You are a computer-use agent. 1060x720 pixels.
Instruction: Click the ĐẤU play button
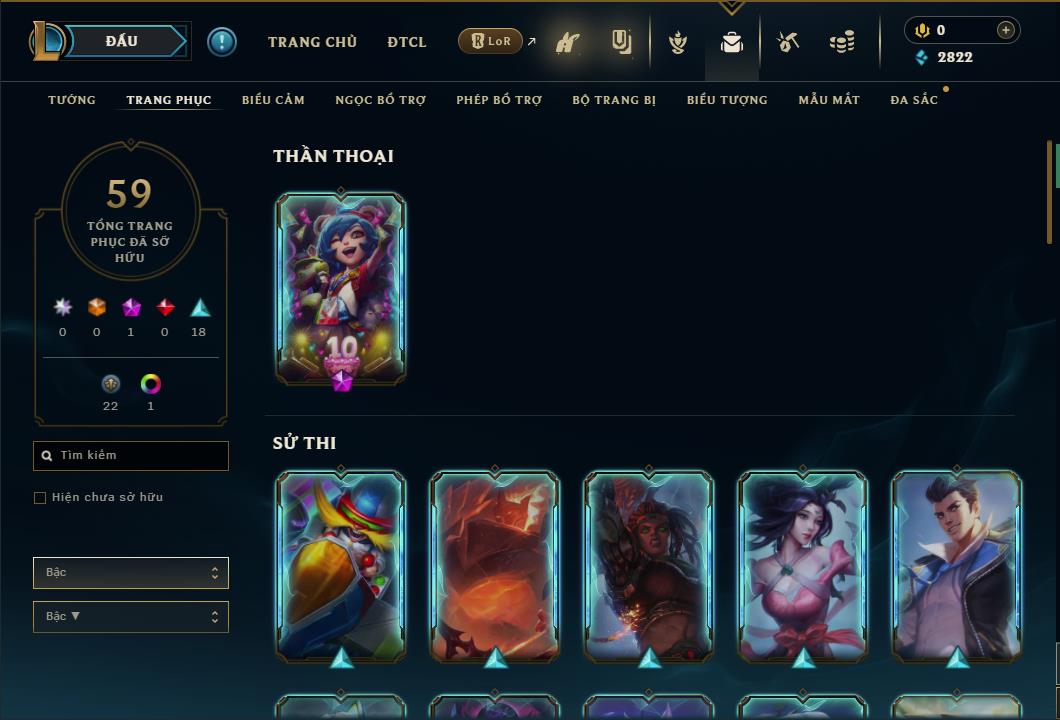[x=121, y=41]
